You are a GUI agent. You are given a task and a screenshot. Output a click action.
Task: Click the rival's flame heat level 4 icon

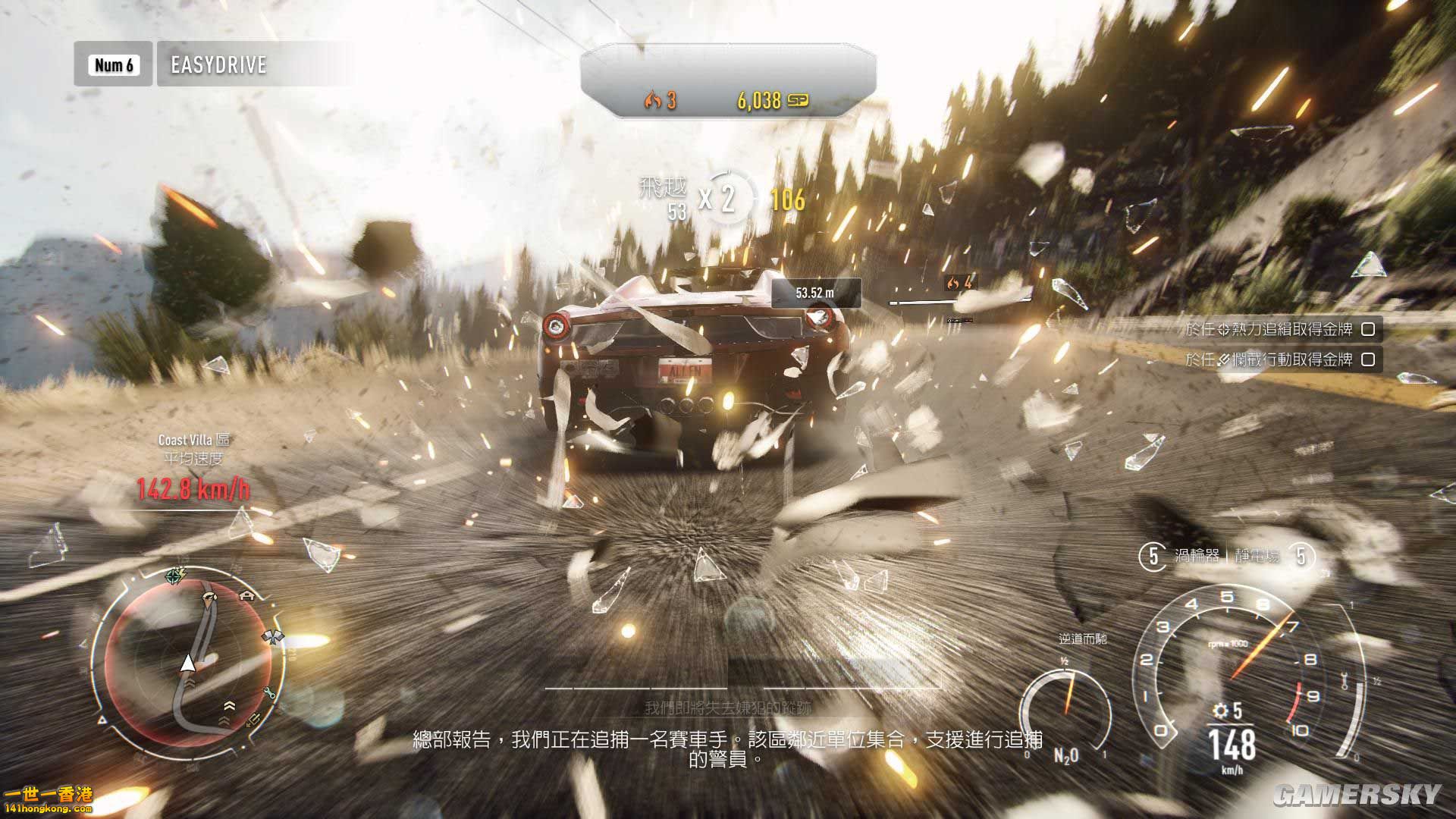(953, 283)
